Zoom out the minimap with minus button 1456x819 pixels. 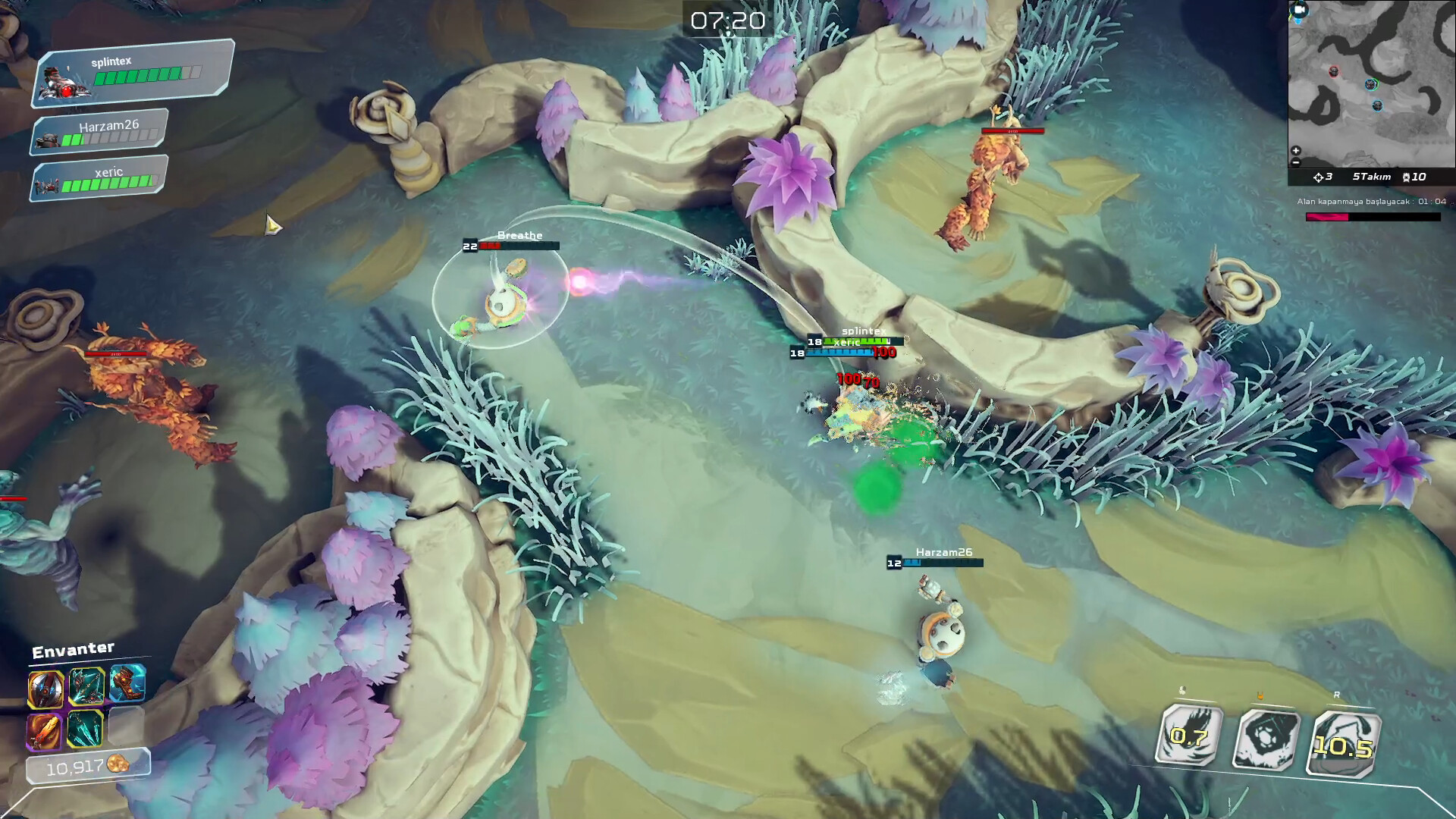(x=1295, y=162)
